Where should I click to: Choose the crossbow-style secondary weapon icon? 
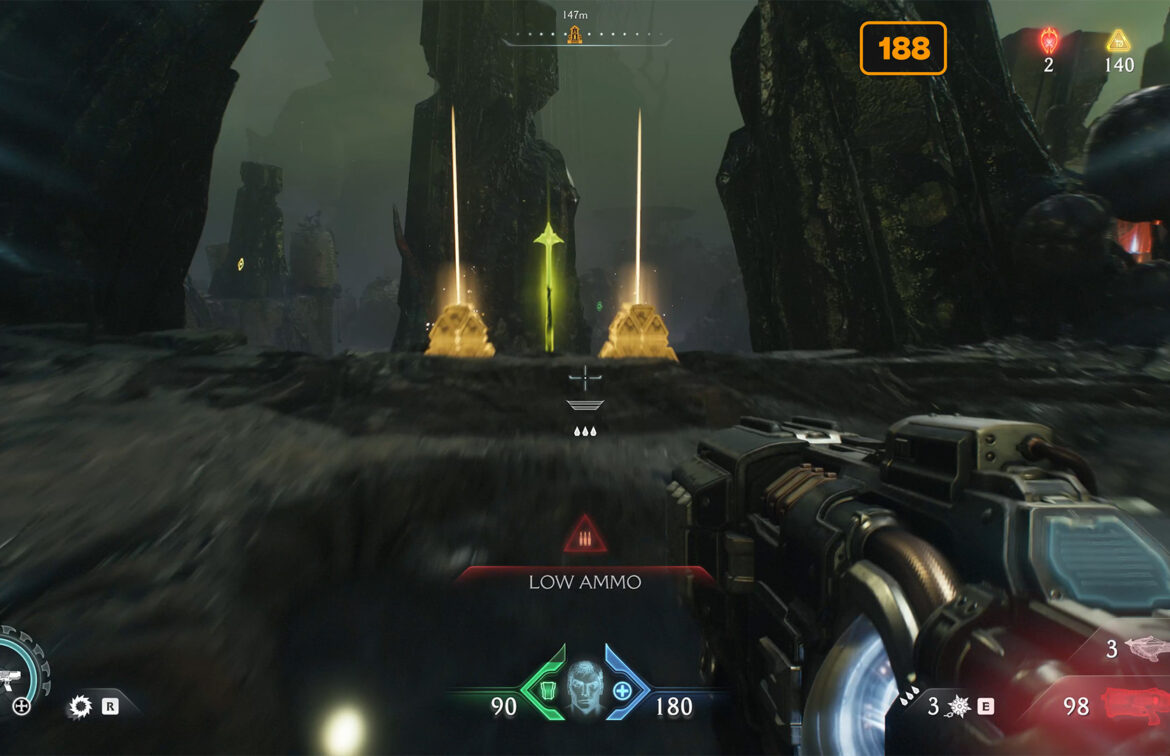(x=1146, y=648)
